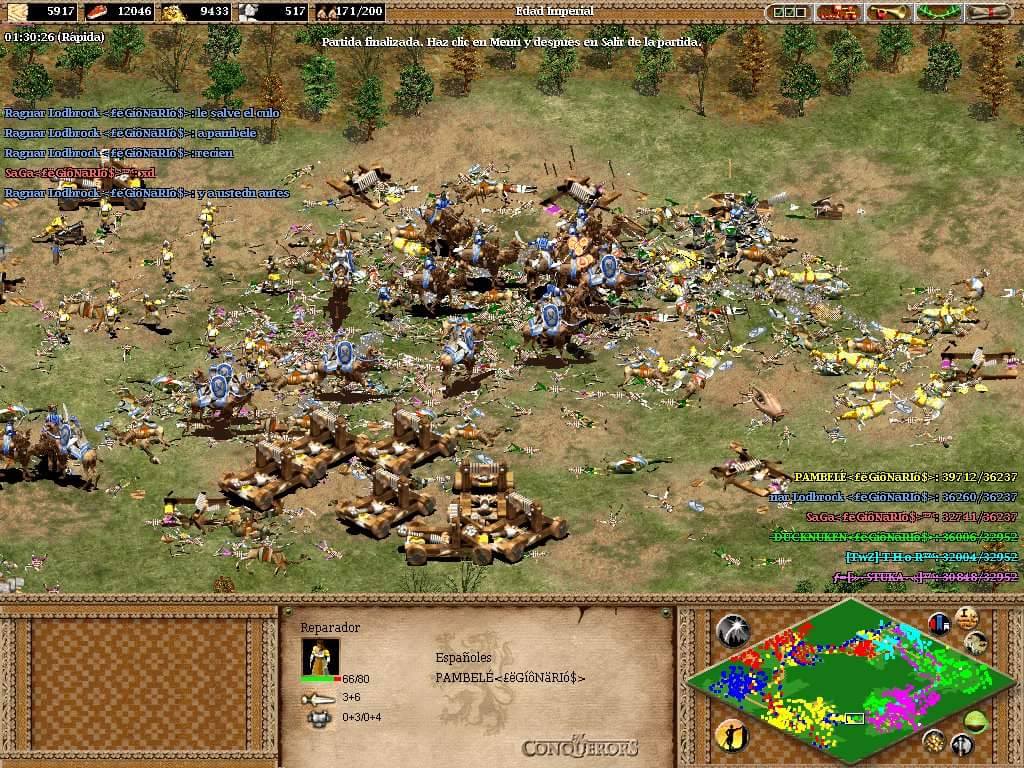Switch minimap to combat sword mode
This screenshot has width=1024, height=768.
click(x=962, y=743)
